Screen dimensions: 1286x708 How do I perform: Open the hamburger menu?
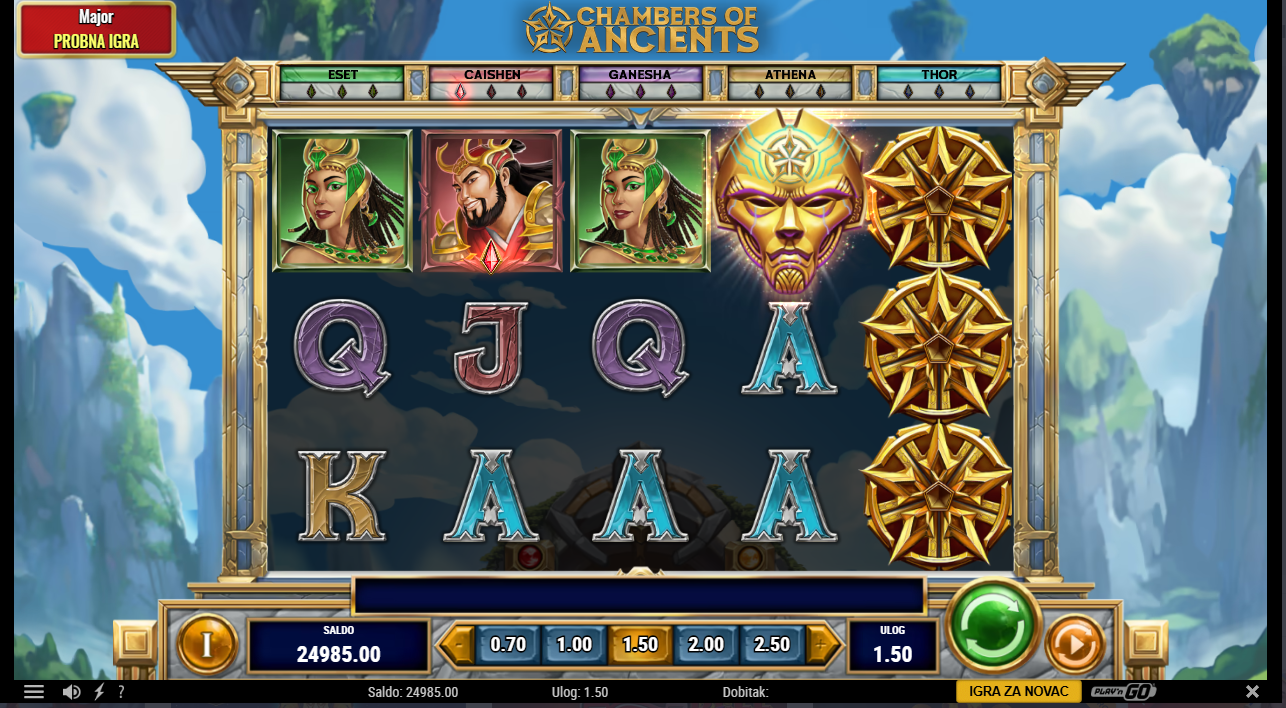(34, 692)
